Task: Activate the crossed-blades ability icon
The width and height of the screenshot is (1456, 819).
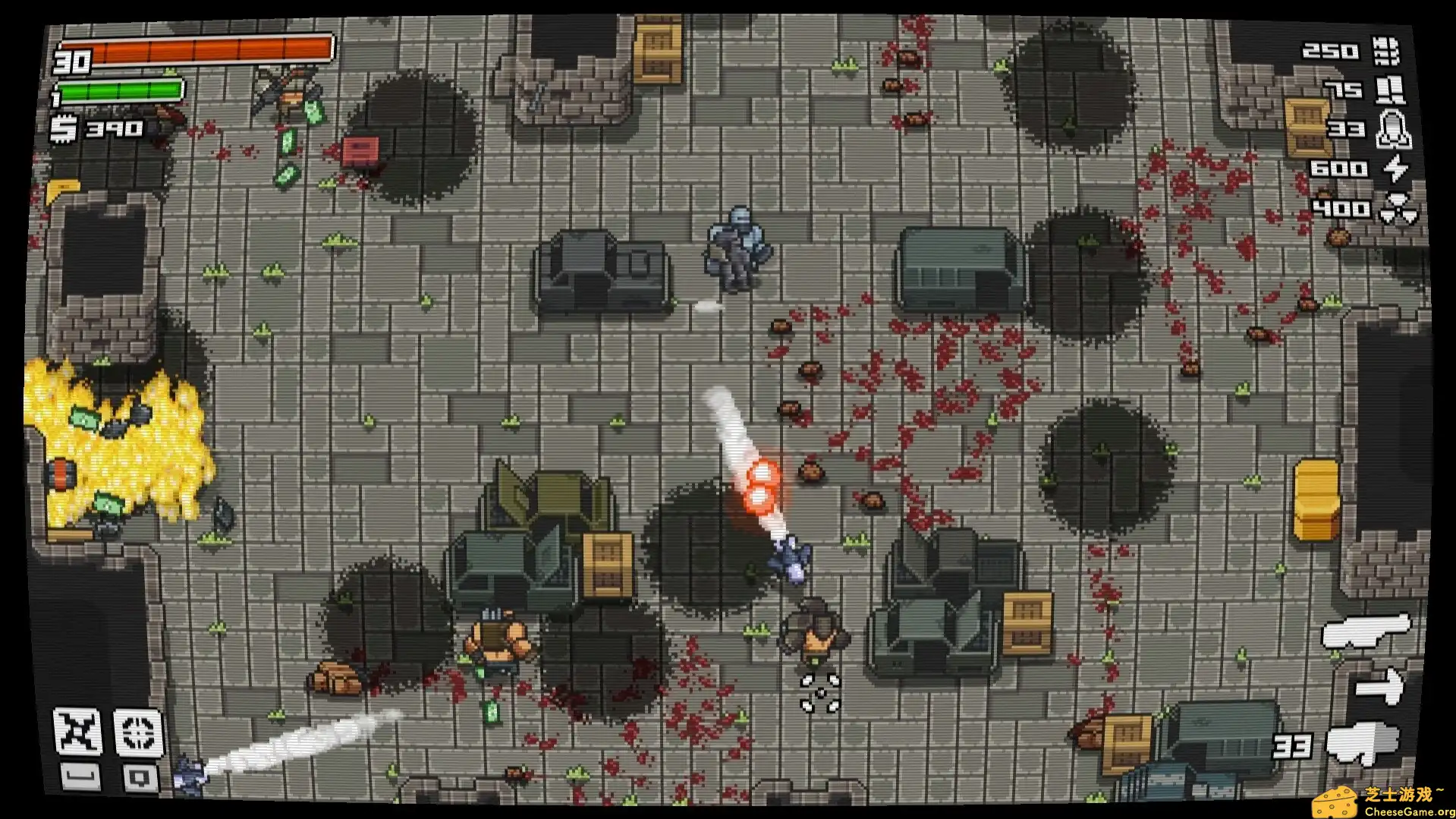Action: coord(78,731)
